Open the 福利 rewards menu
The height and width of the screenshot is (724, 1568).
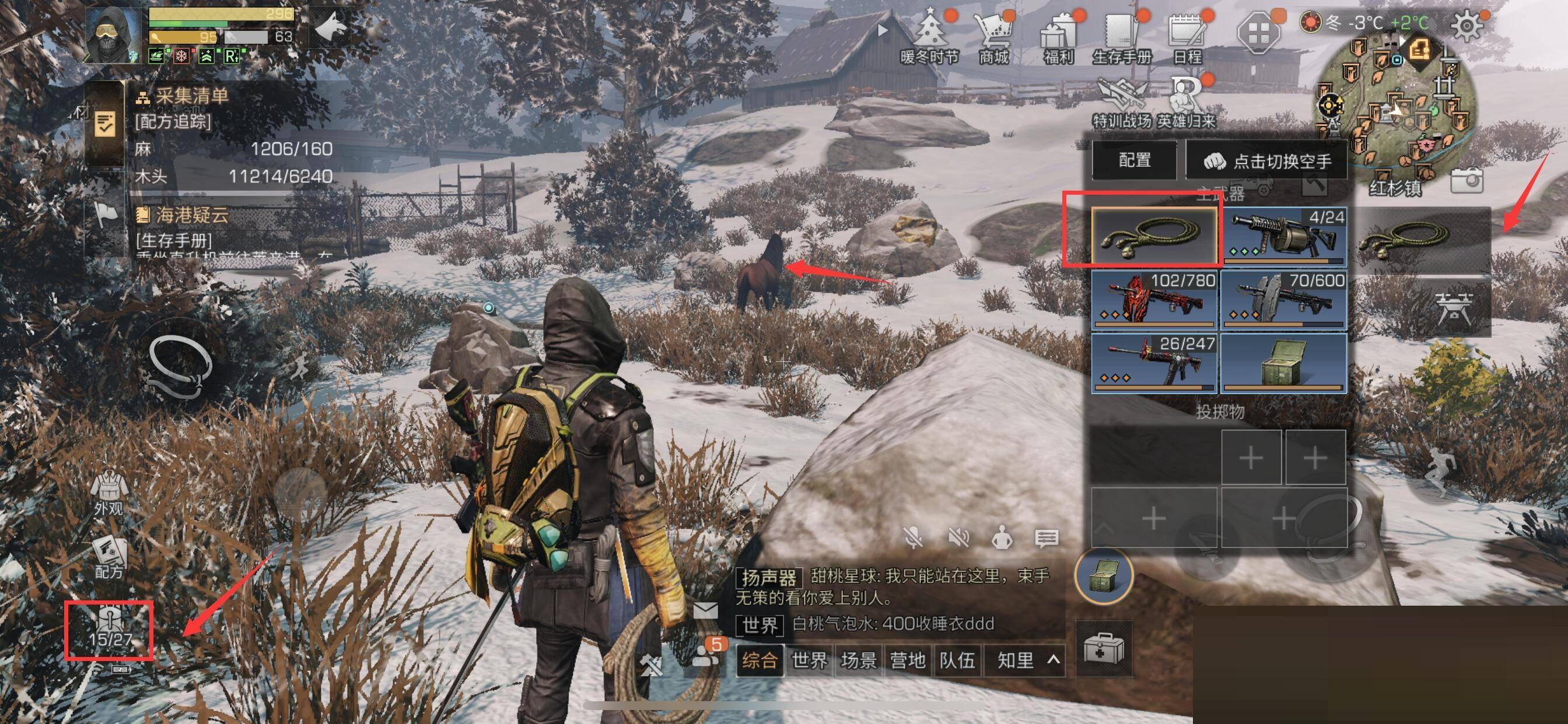coord(1059,38)
